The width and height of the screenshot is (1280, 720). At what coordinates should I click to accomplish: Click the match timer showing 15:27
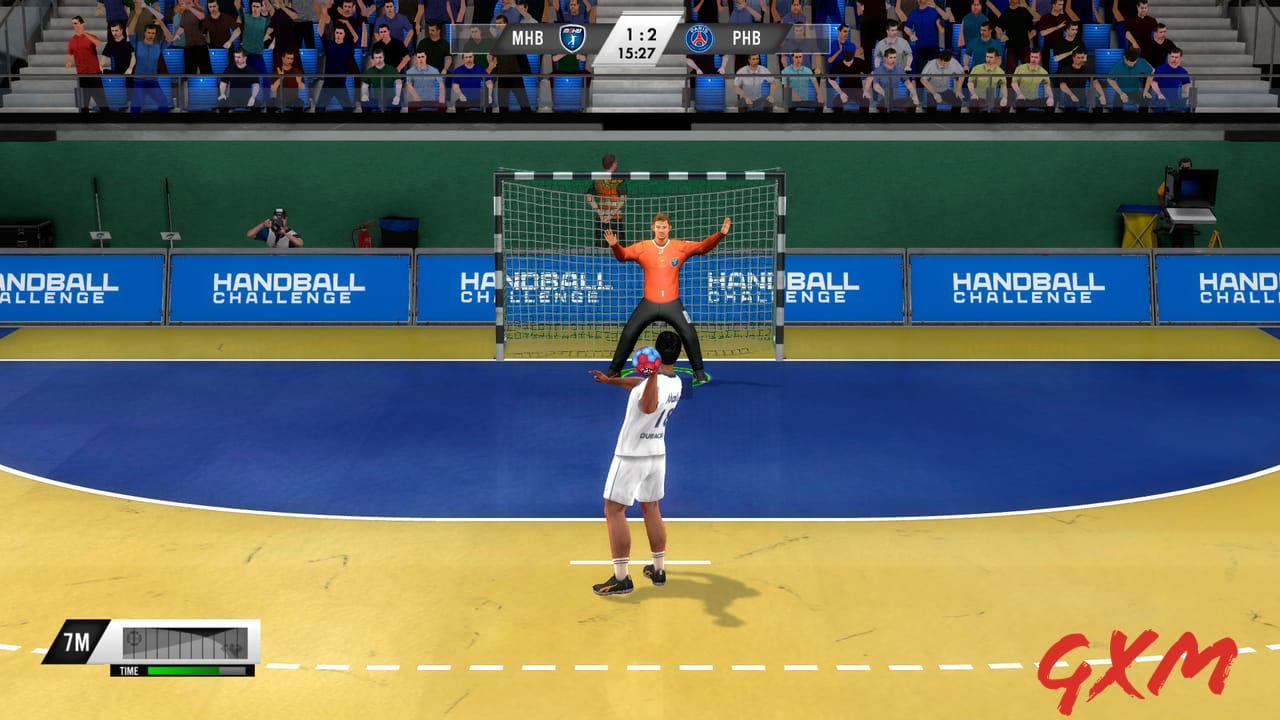tap(637, 52)
